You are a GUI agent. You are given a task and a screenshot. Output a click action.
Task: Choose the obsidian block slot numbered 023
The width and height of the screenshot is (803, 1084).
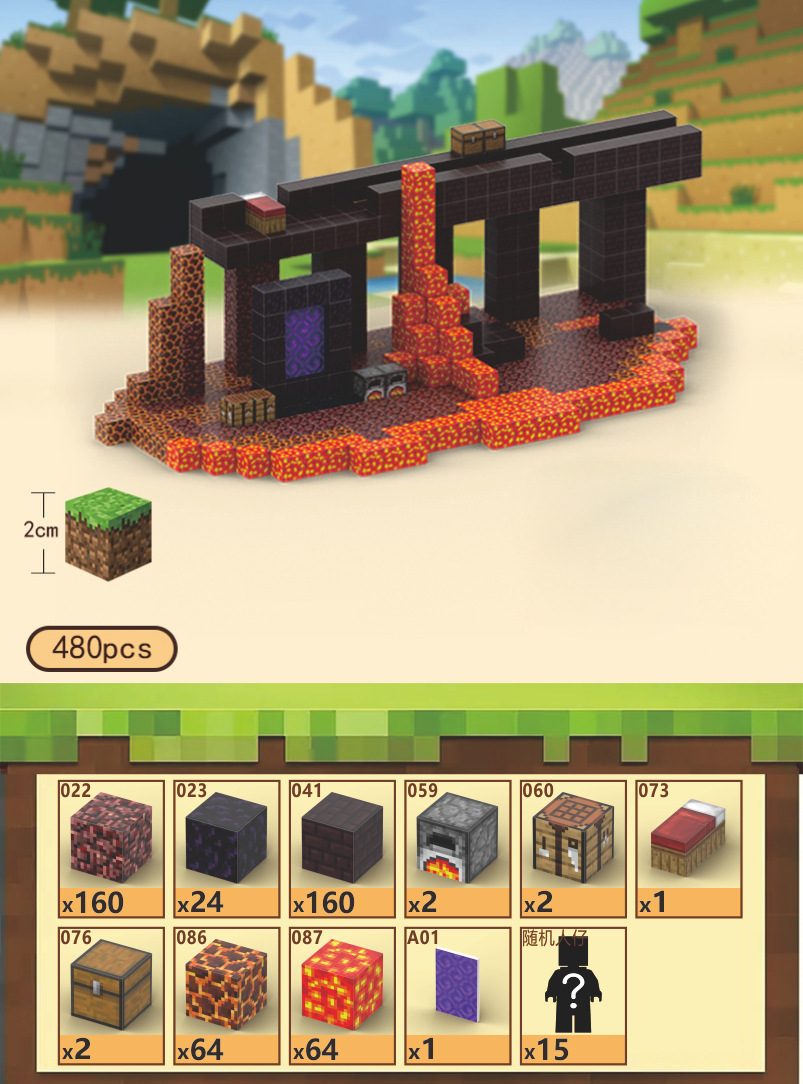pyautogui.click(x=227, y=848)
